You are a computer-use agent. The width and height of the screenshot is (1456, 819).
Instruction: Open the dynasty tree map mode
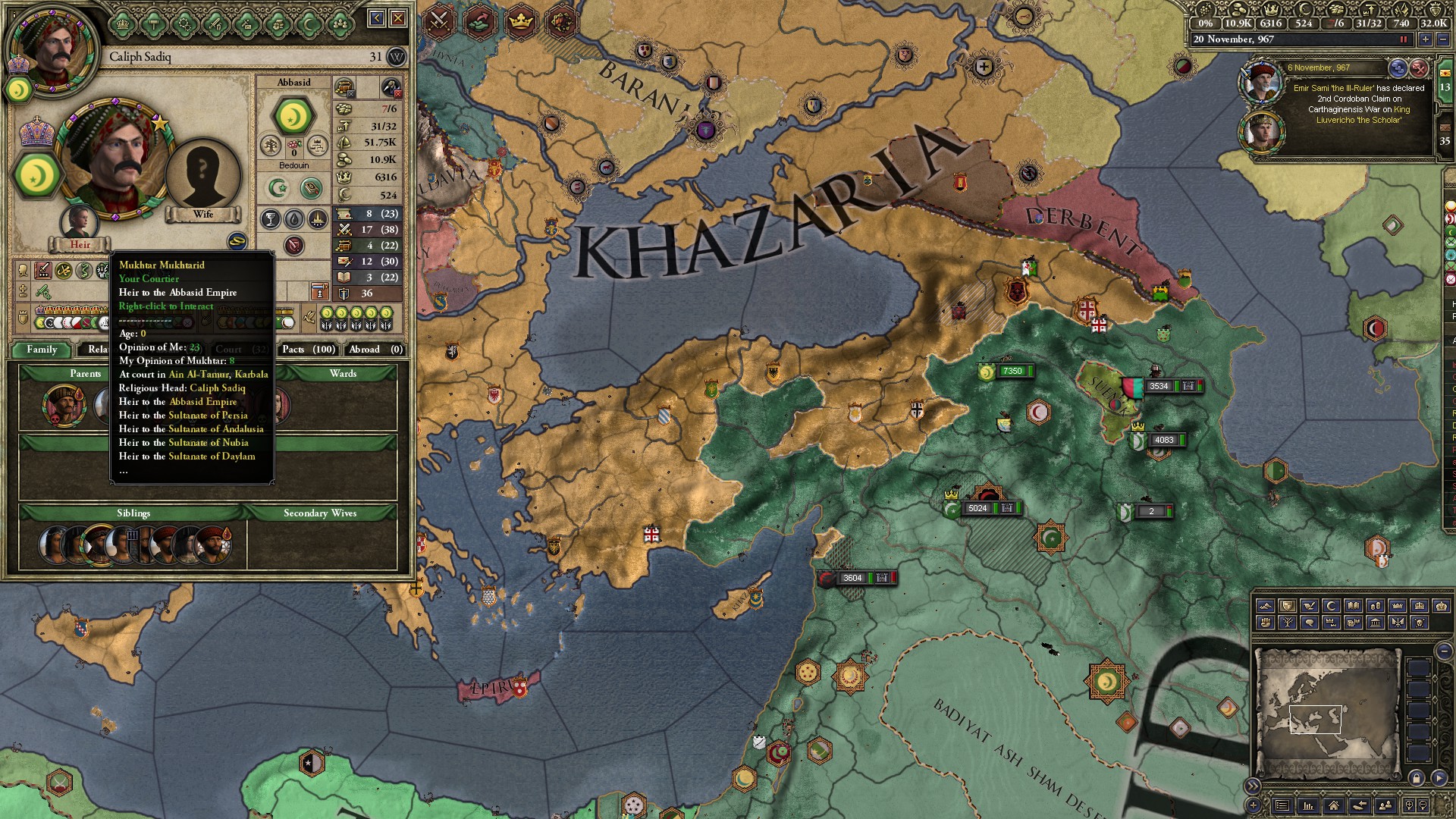click(1288, 623)
